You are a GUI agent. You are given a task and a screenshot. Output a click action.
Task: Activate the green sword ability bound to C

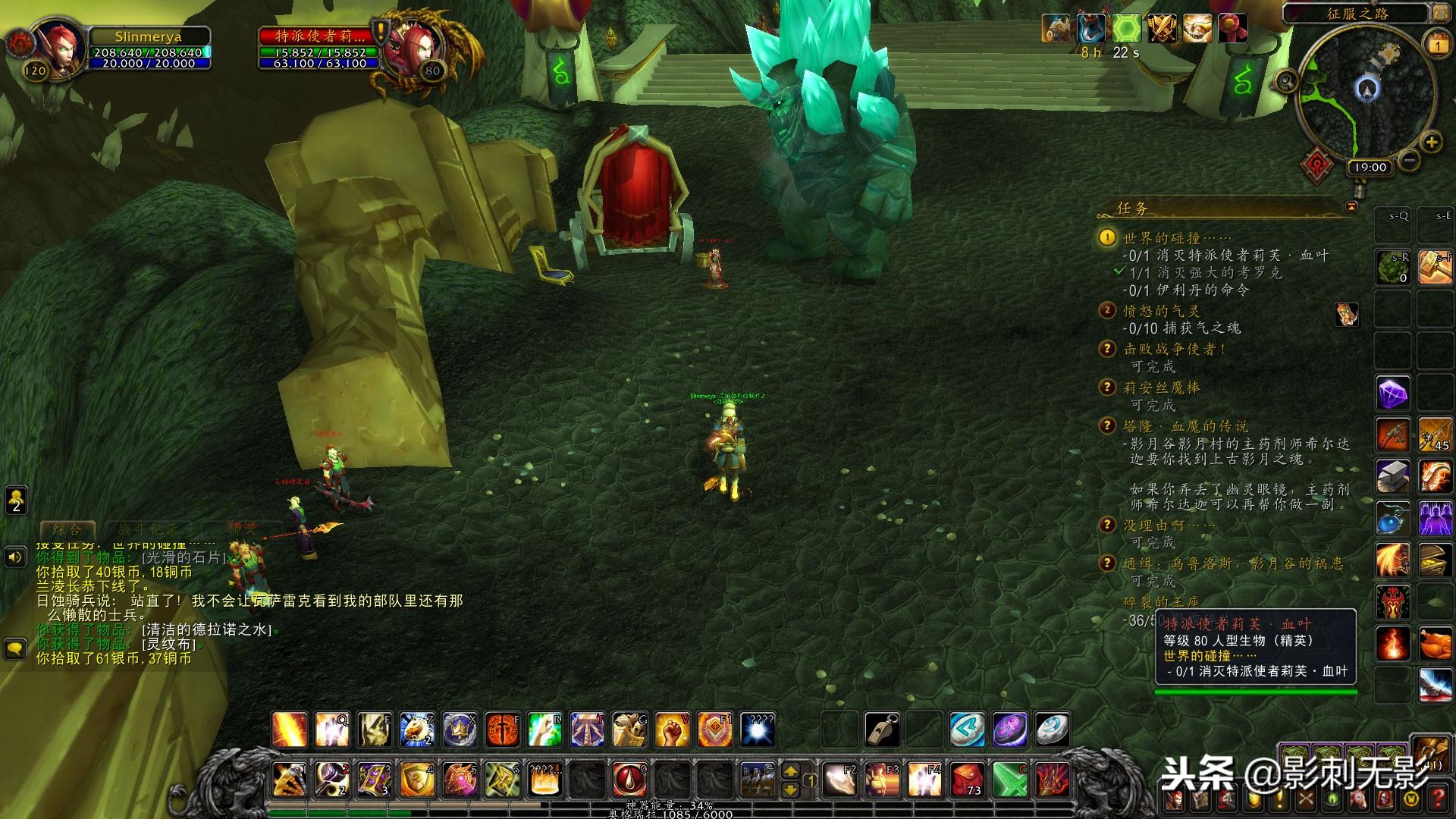pos(1009,779)
